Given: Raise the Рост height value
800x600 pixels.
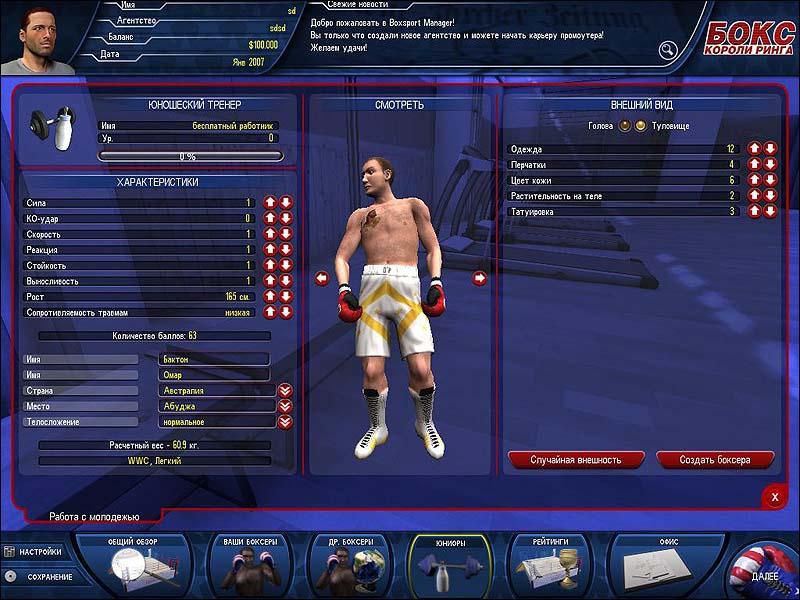Looking at the screenshot, I should (270, 297).
